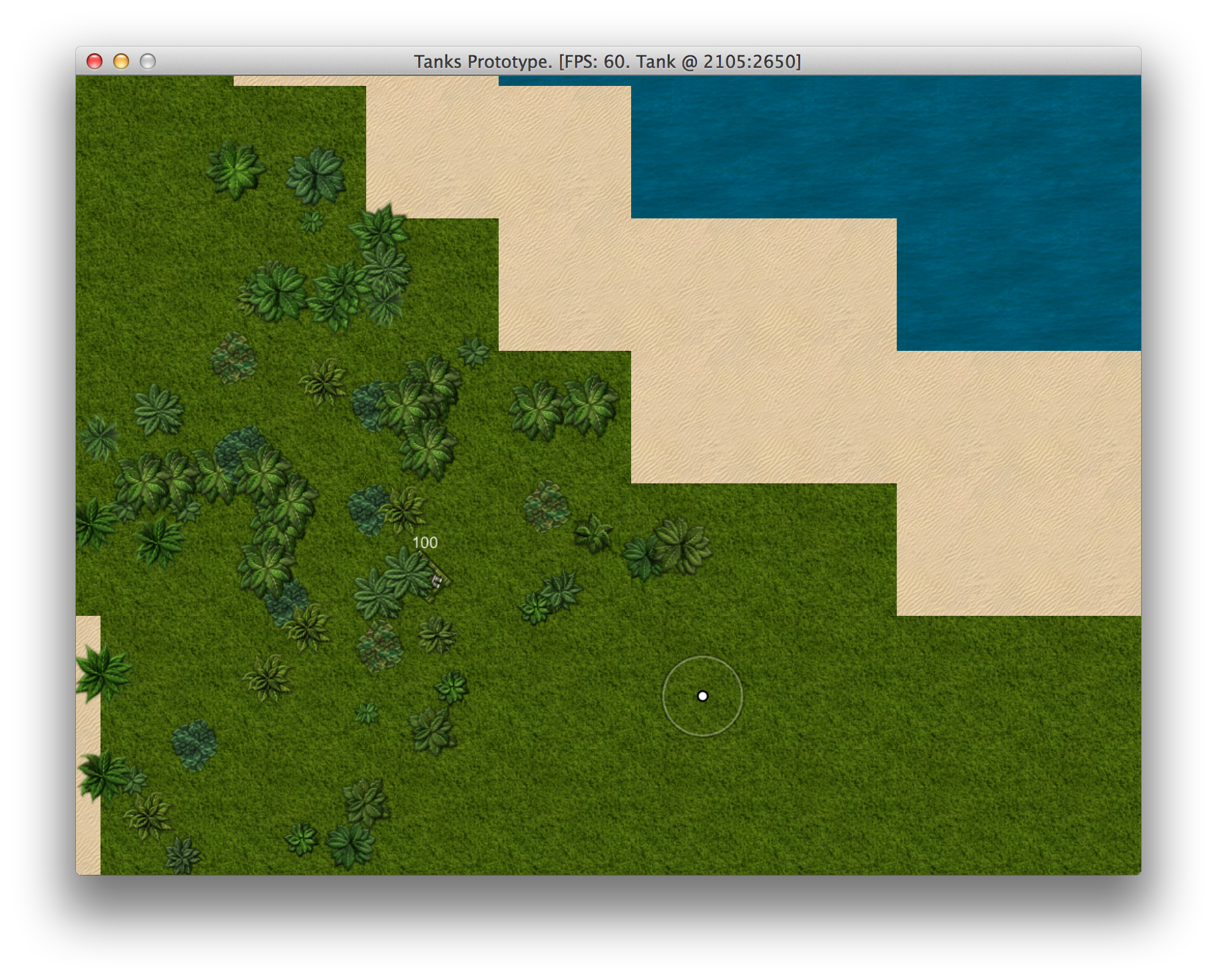The image size is (1217, 980).
Task: Click the white dot inside the targeting reticle
Action: pos(704,695)
